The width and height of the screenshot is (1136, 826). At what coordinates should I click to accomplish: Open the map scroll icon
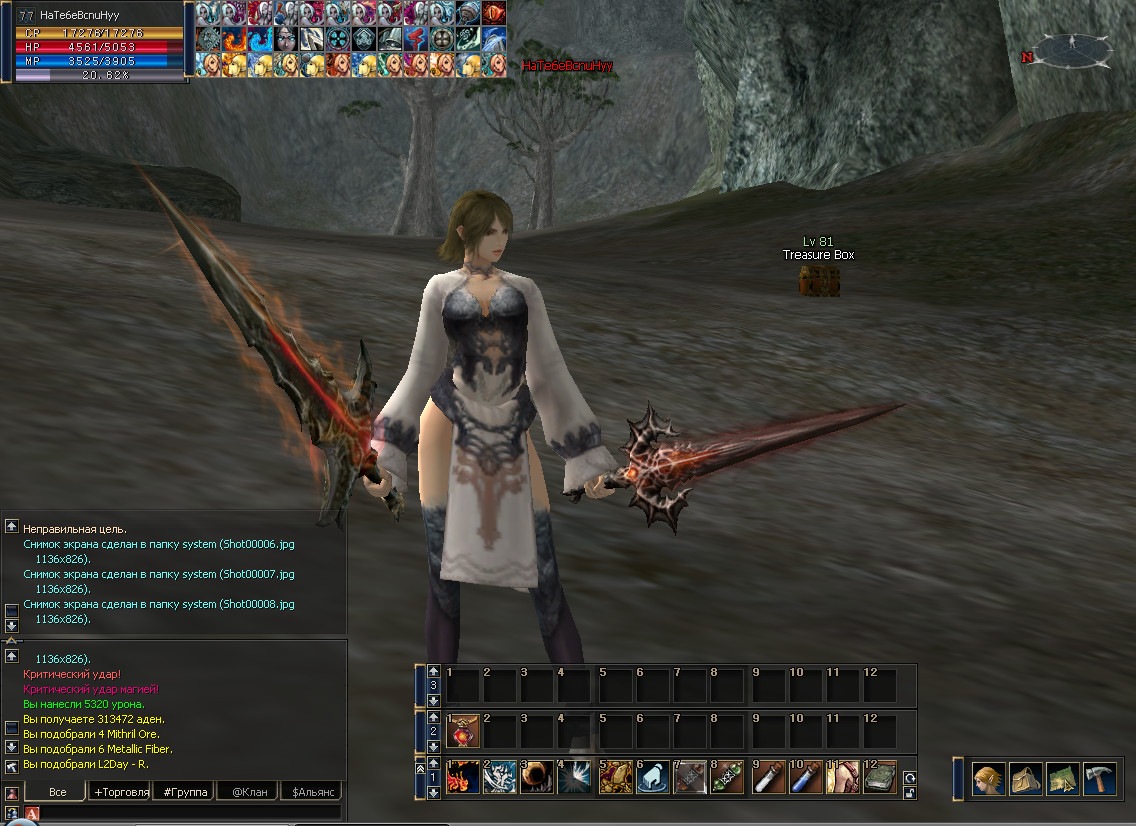[1062, 778]
